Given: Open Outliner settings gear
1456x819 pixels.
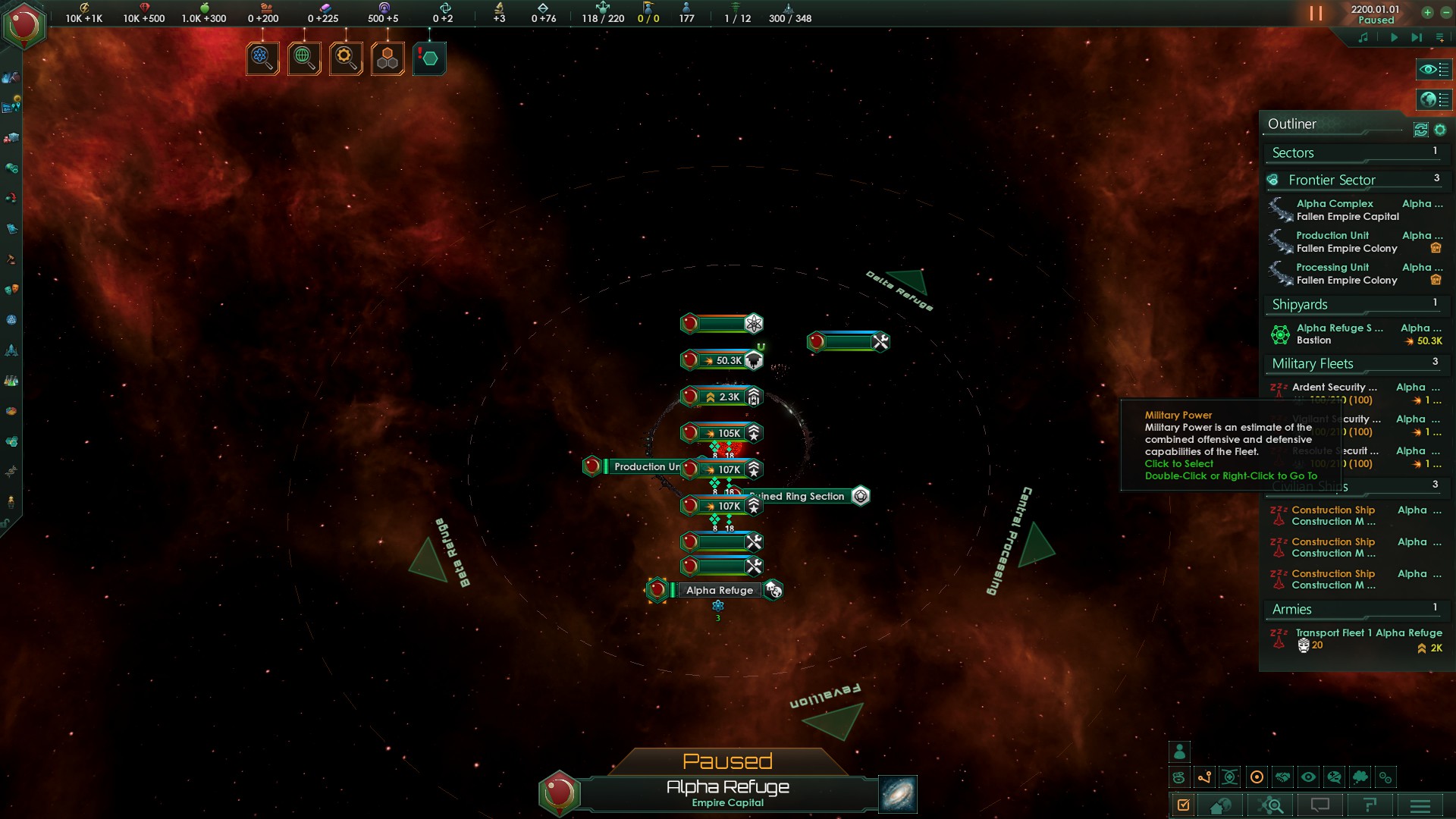Looking at the screenshot, I should click(x=1440, y=130).
